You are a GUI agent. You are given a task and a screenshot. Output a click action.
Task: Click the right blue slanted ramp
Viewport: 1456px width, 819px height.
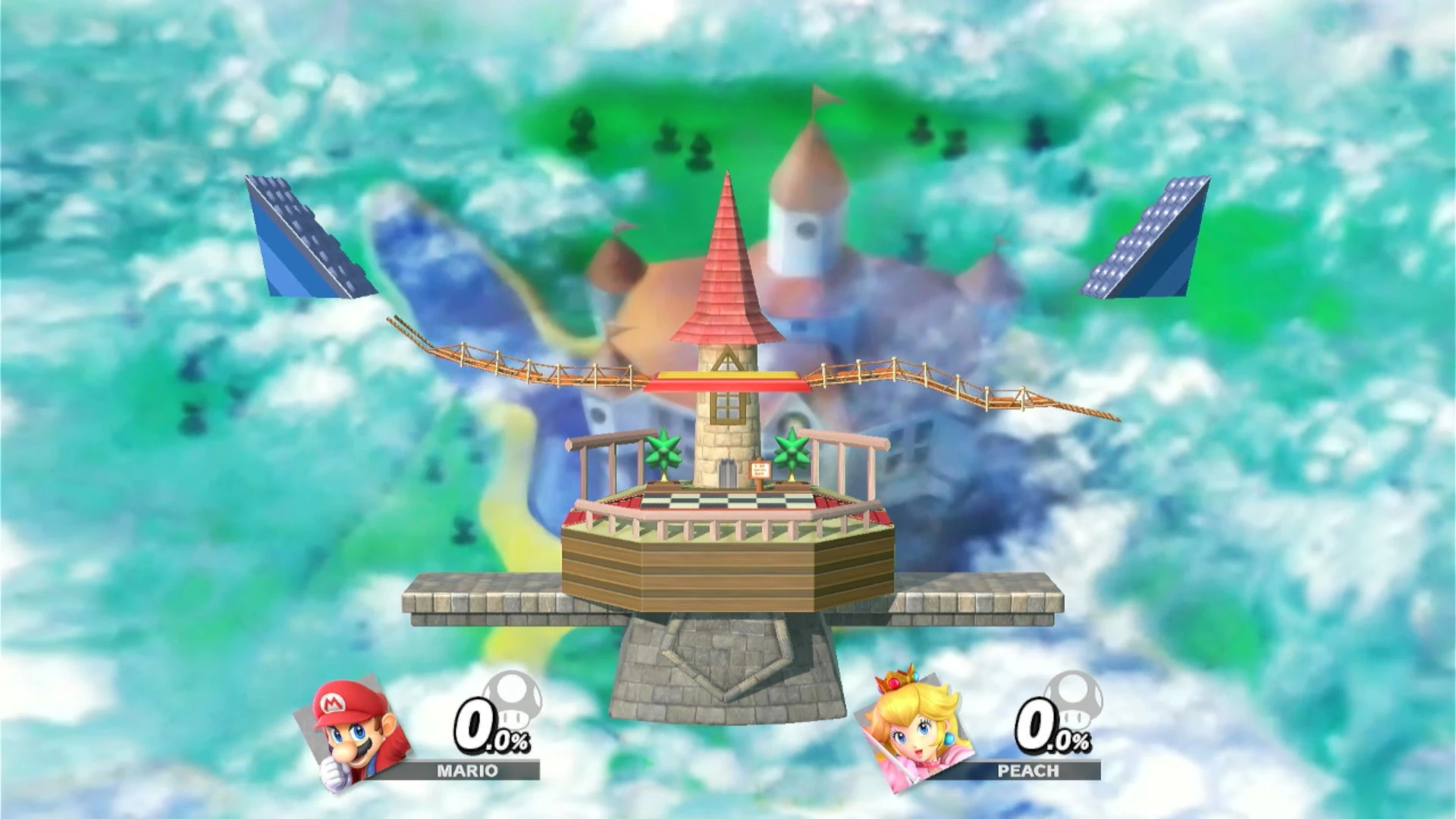point(1149,239)
